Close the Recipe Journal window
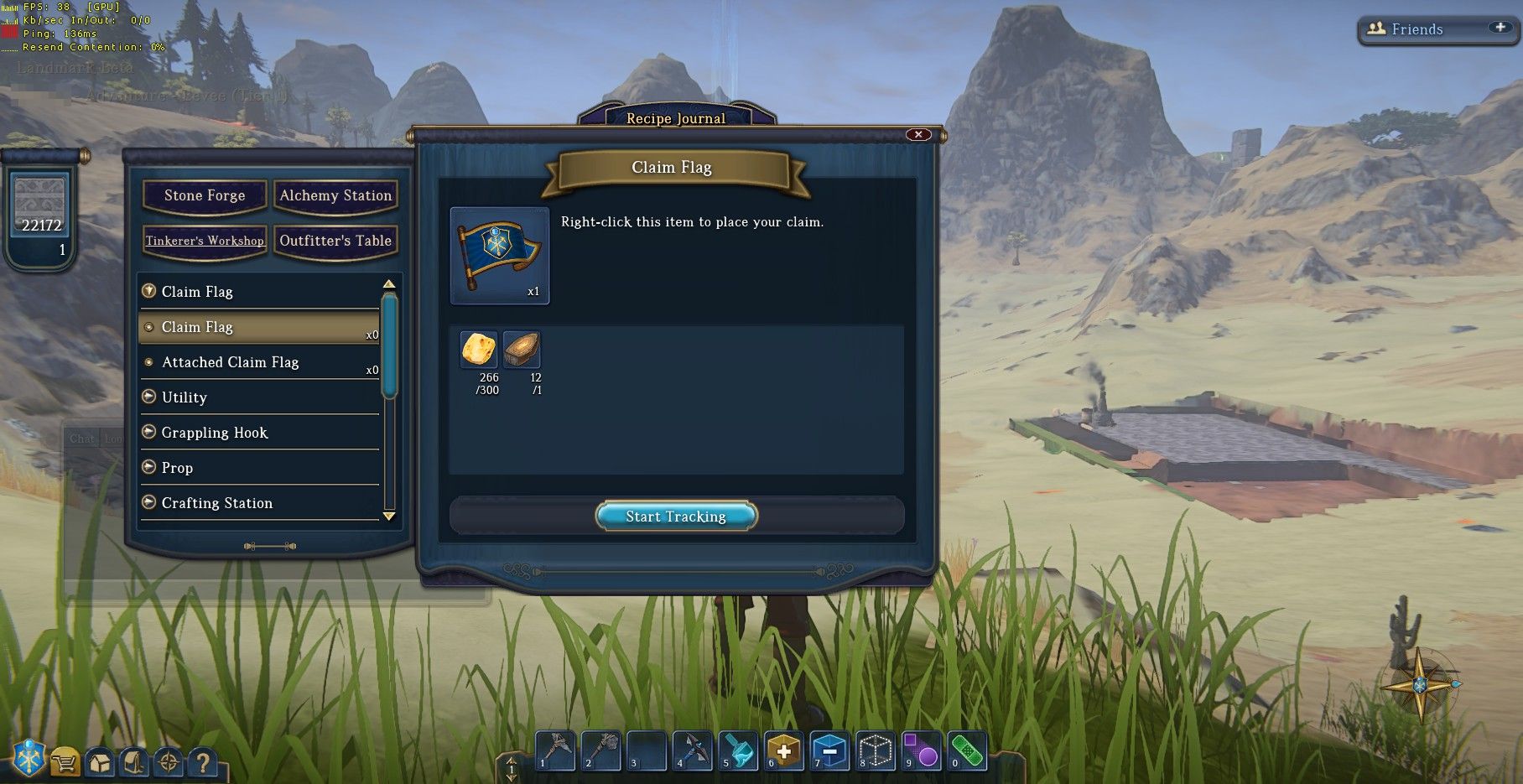 tap(918, 134)
